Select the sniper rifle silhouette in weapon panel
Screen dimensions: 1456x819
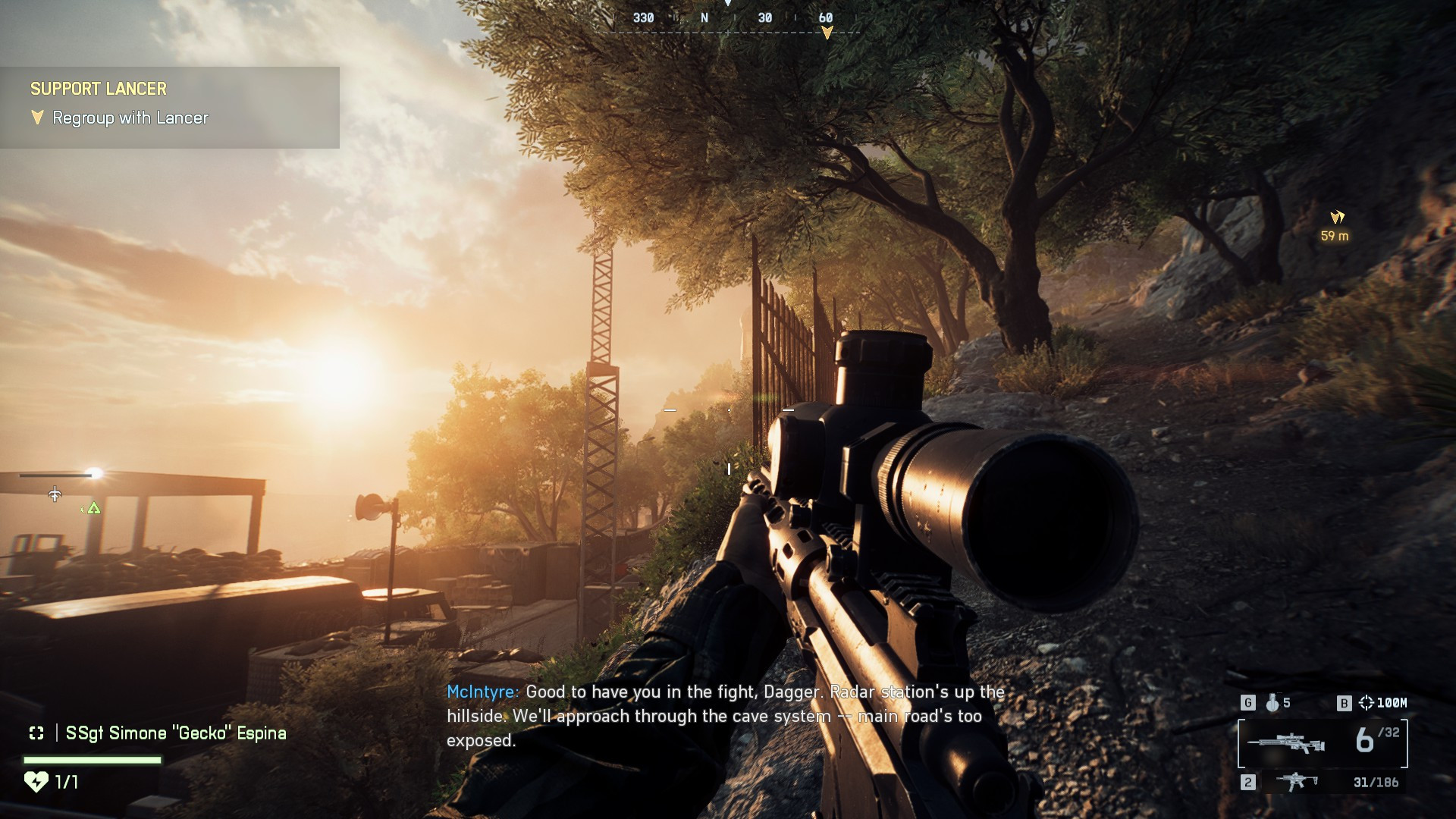[1285, 742]
